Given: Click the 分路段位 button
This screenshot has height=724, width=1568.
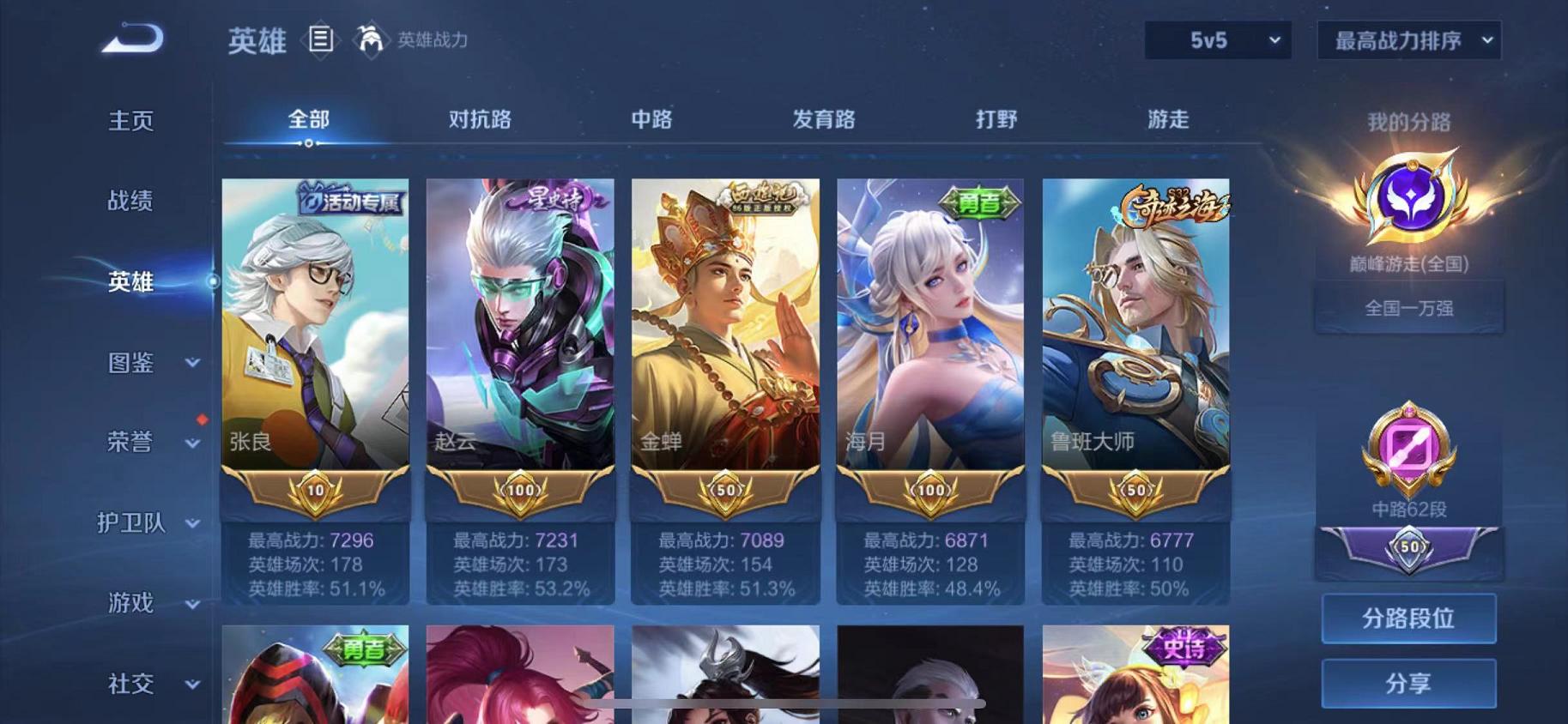Looking at the screenshot, I should pyautogui.click(x=1408, y=619).
